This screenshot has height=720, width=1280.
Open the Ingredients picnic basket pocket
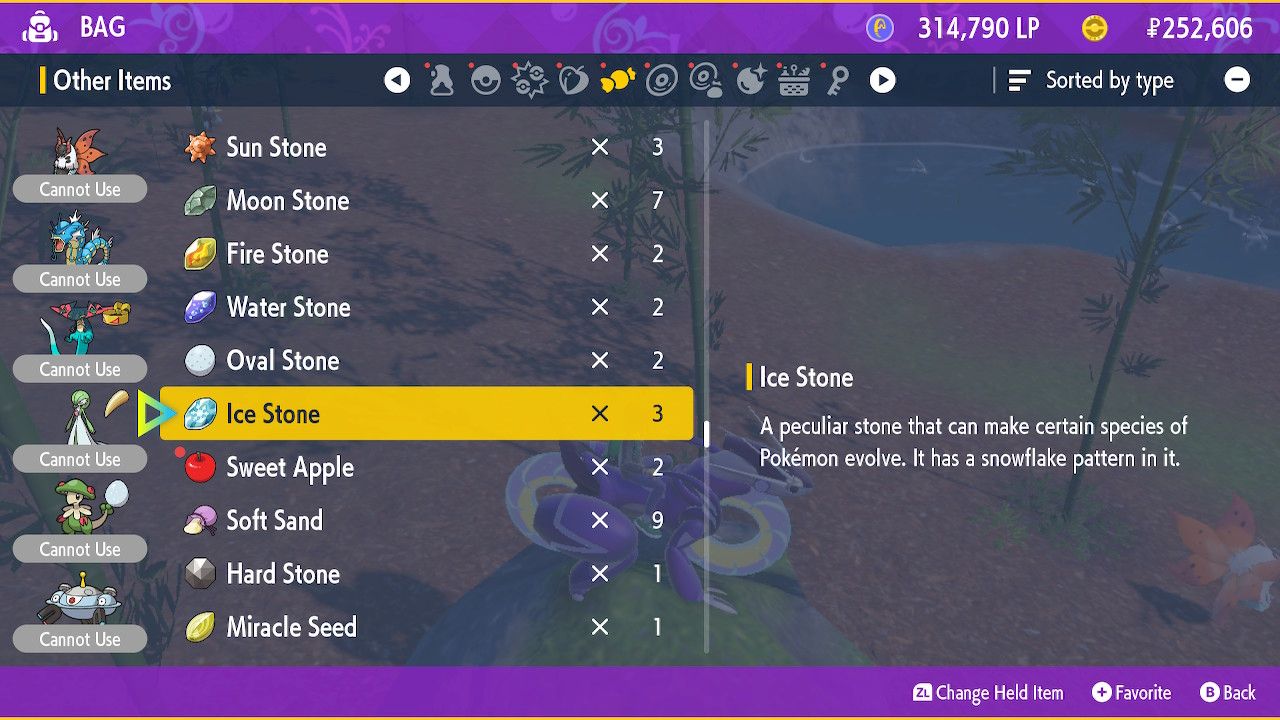[794, 80]
